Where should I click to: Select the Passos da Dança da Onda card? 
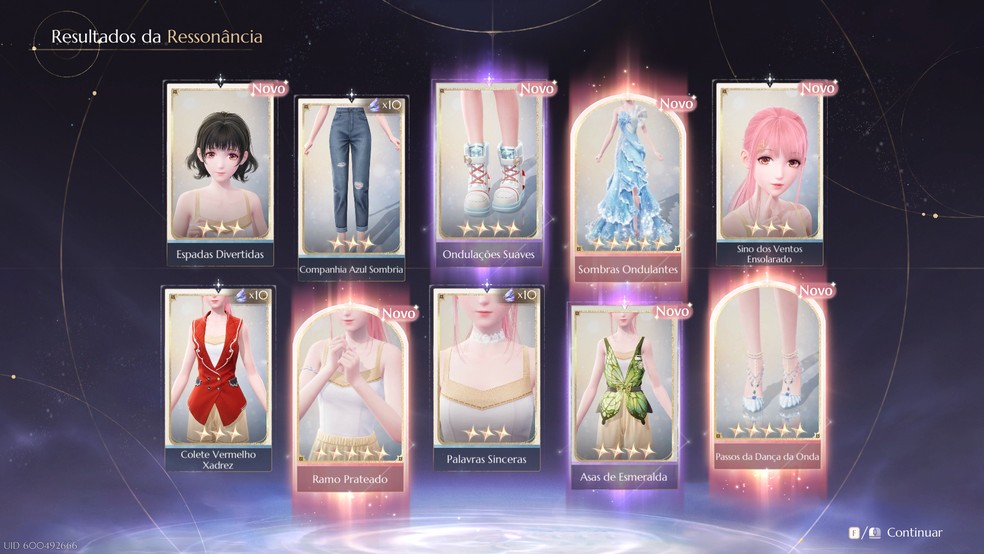click(x=769, y=380)
